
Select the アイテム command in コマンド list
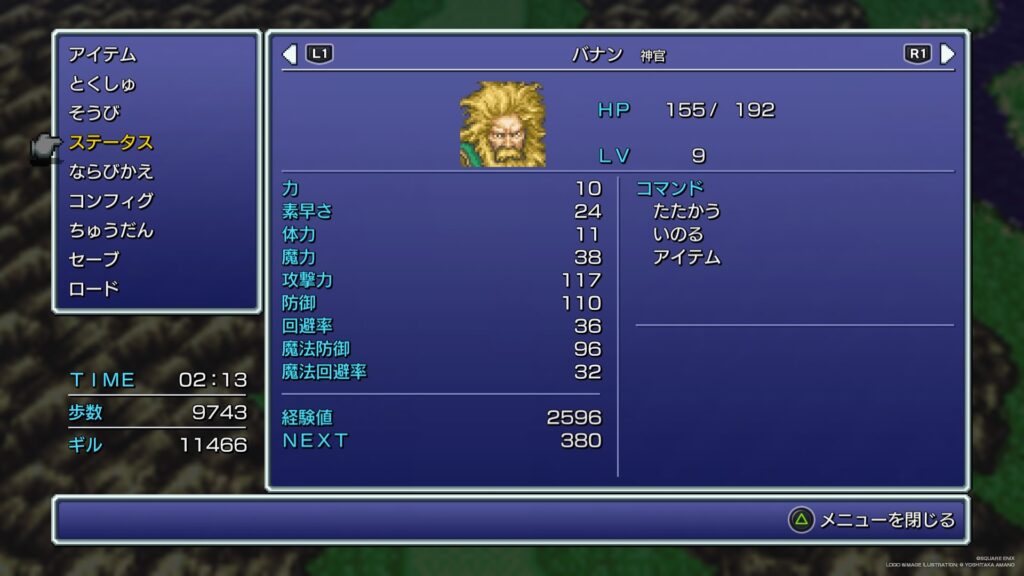pos(686,257)
